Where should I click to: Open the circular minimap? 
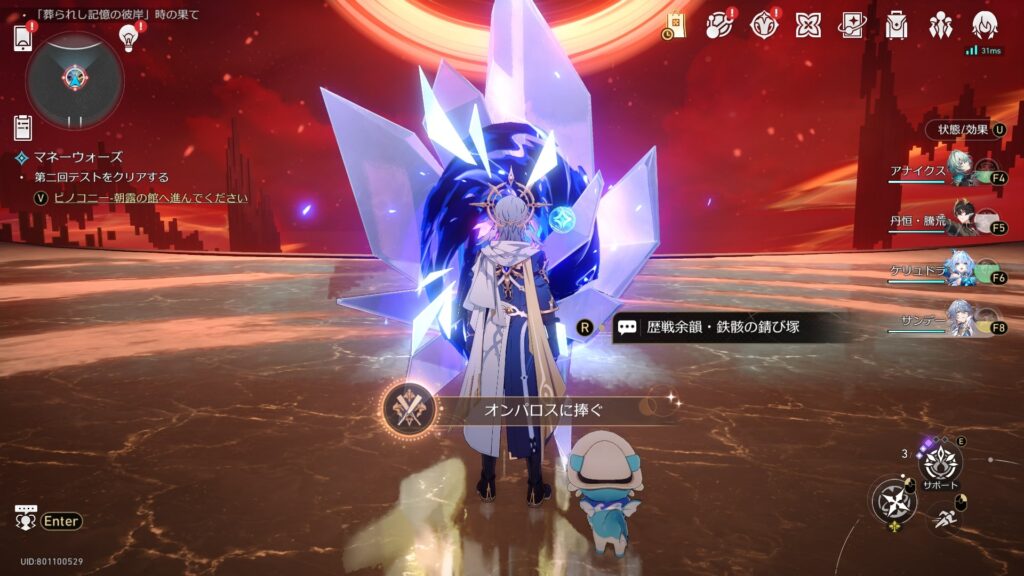tap(75, 79)
